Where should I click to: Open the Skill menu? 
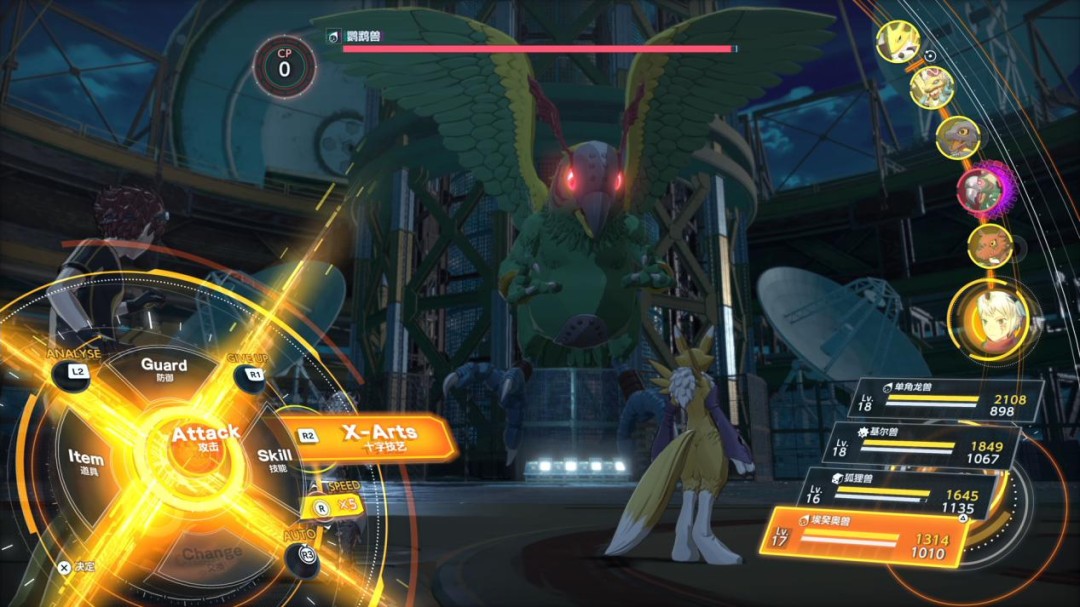pyautogui.click(x=274, y=460)
